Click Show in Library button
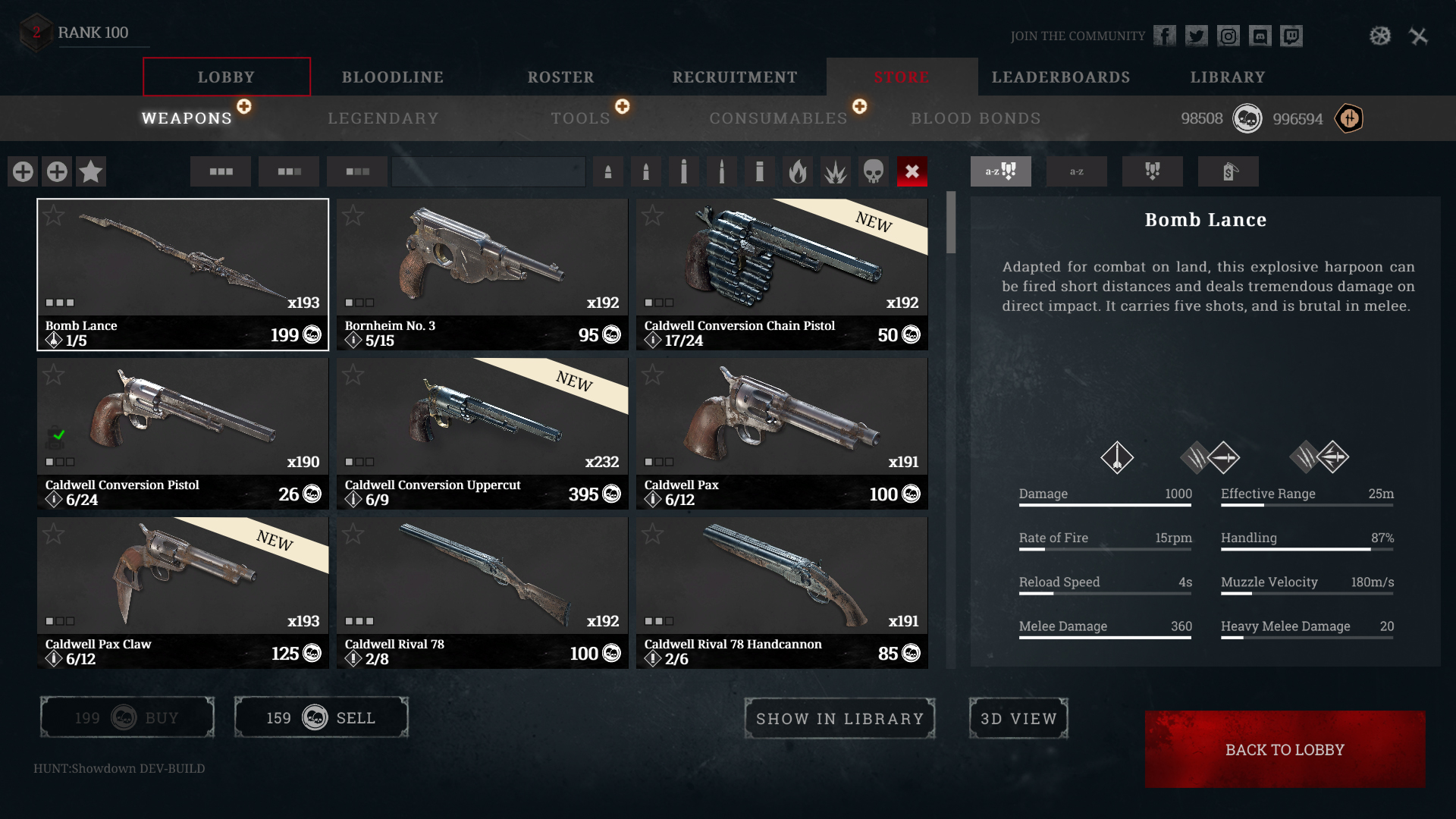Viewport: 1456px width, 819px height. 839,718
